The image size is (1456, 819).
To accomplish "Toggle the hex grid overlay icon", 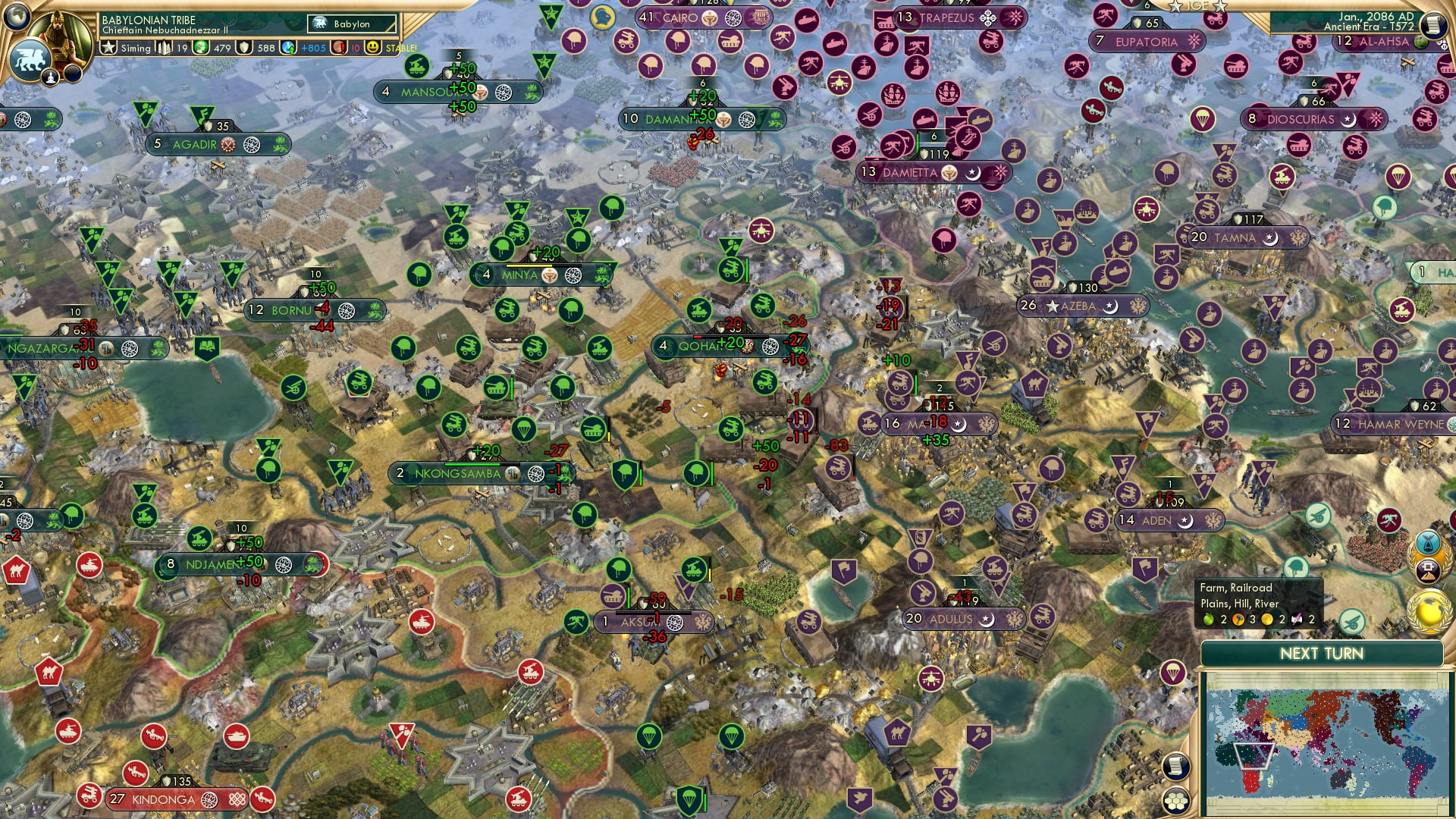I will (1176, 802).
